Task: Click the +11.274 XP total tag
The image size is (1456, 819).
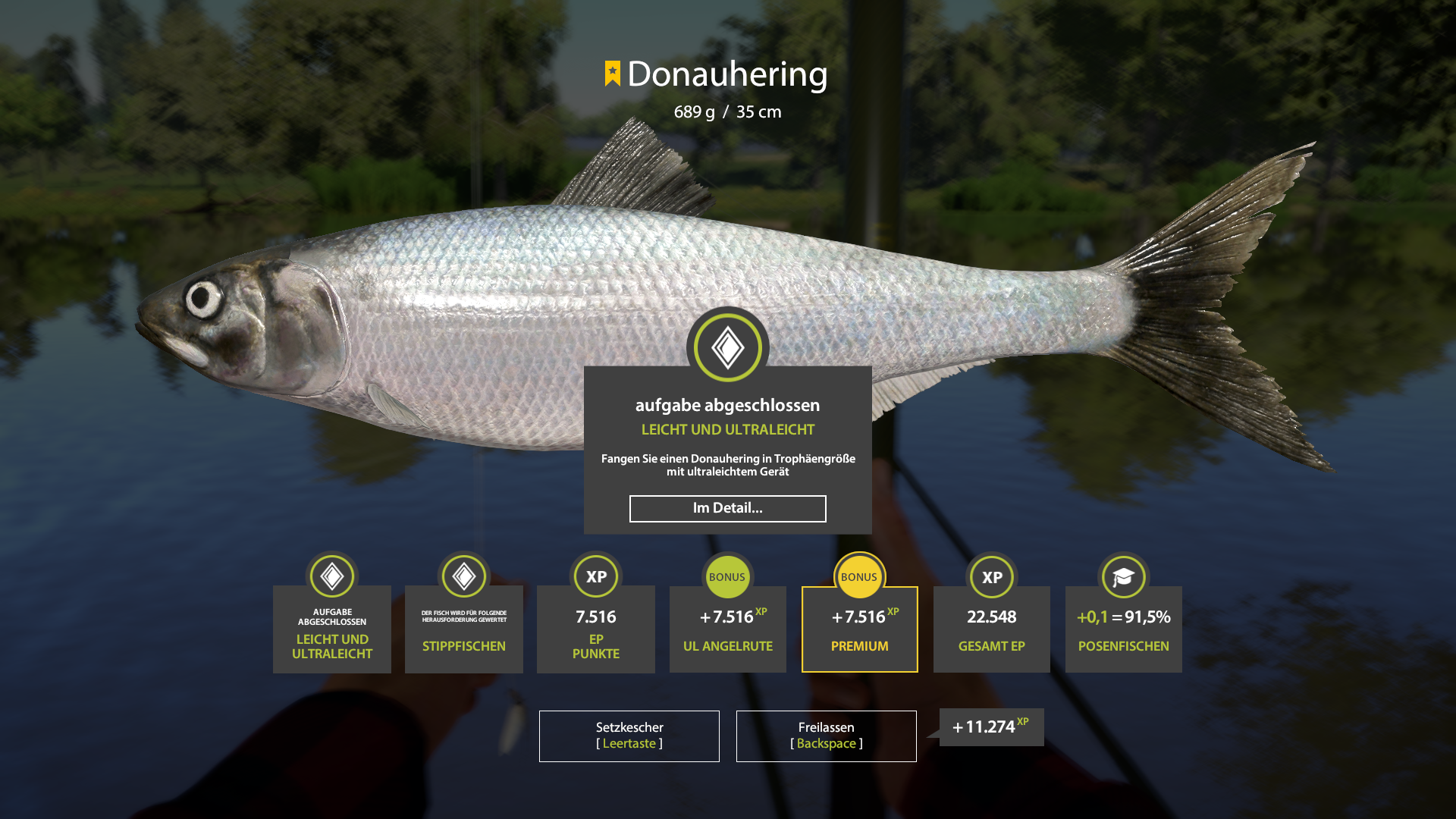Action: (990, 726)
